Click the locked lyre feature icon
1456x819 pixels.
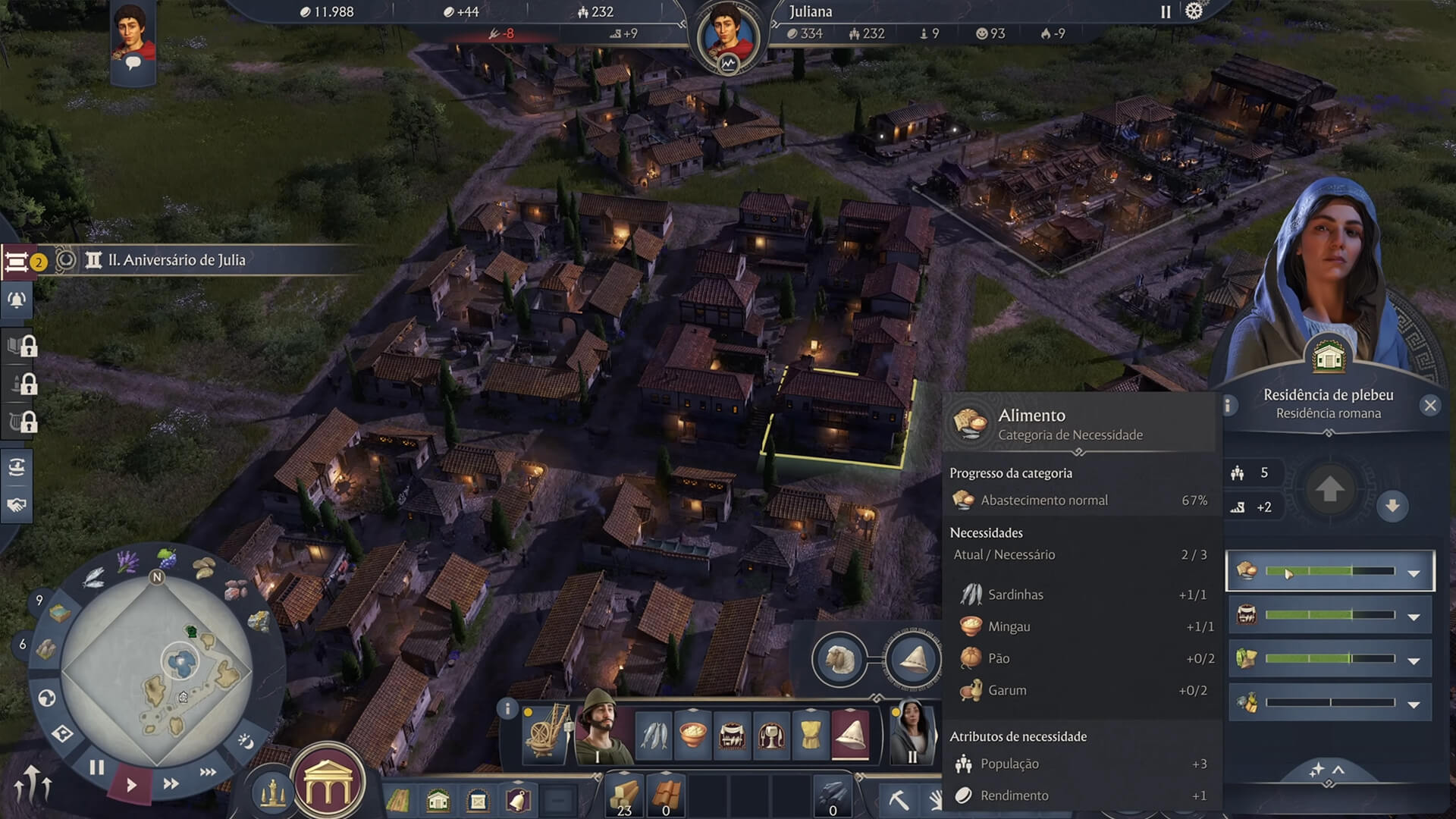pyautogui.click(x=17, y=420)
